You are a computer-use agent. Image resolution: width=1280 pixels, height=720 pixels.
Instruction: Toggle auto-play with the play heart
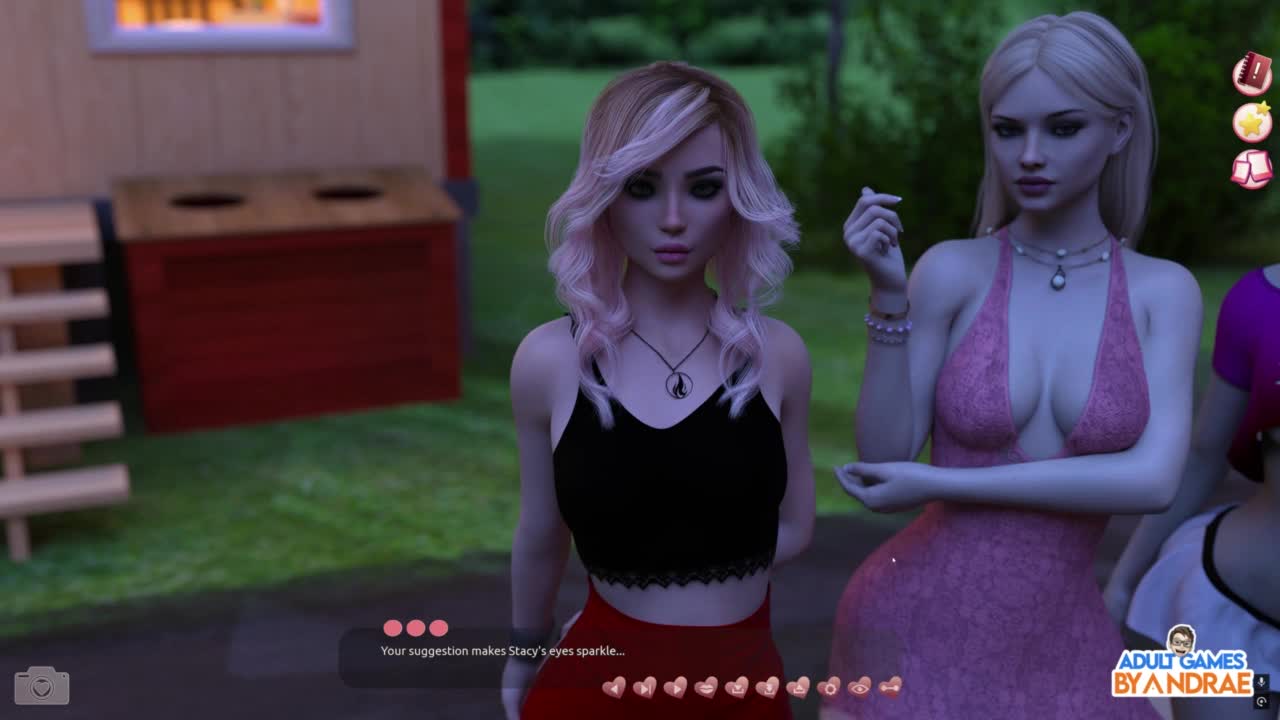pos(675,687)
